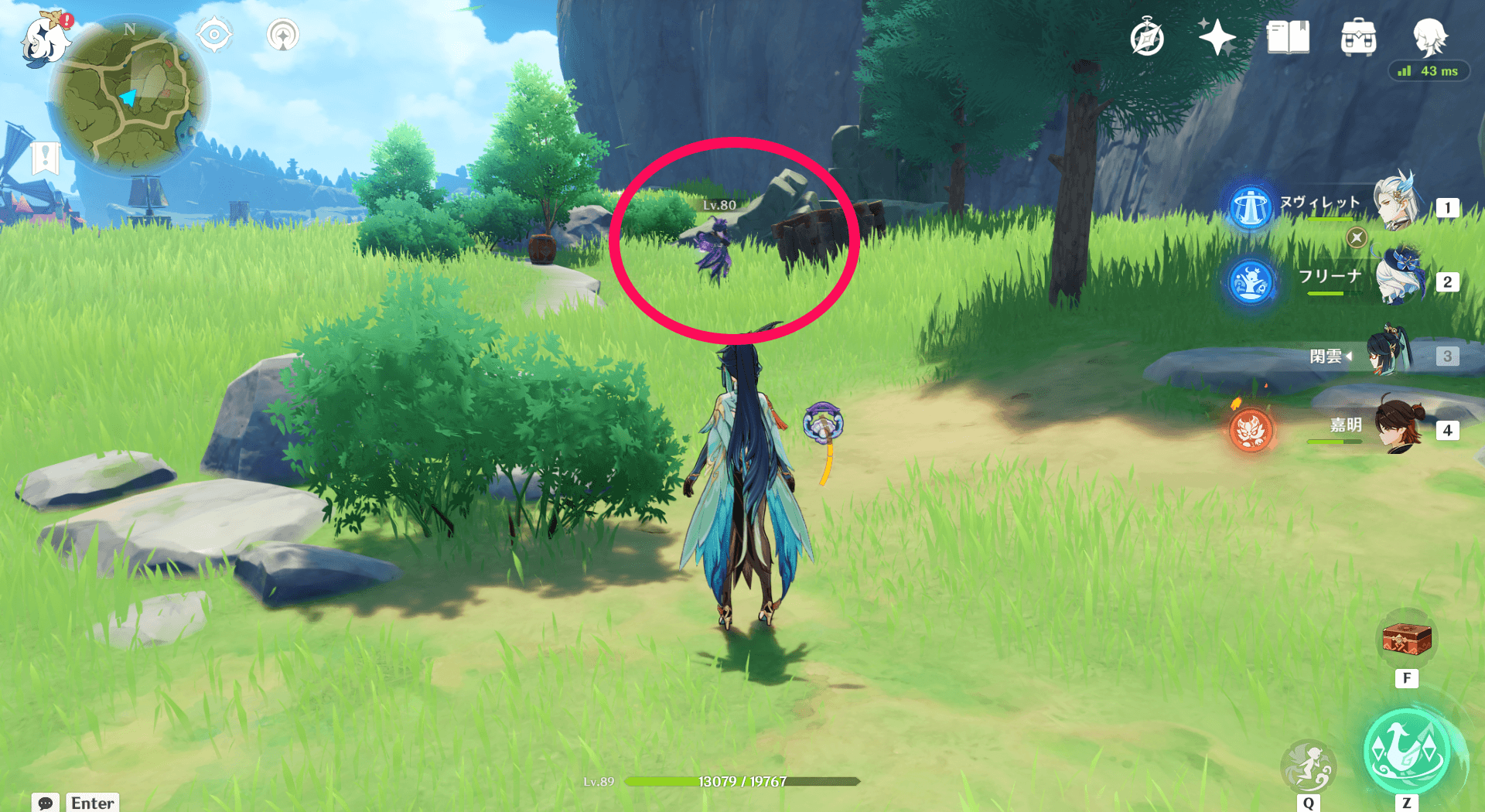Open the Paimon menu
Screen dimensions: 1485x812
44,43
